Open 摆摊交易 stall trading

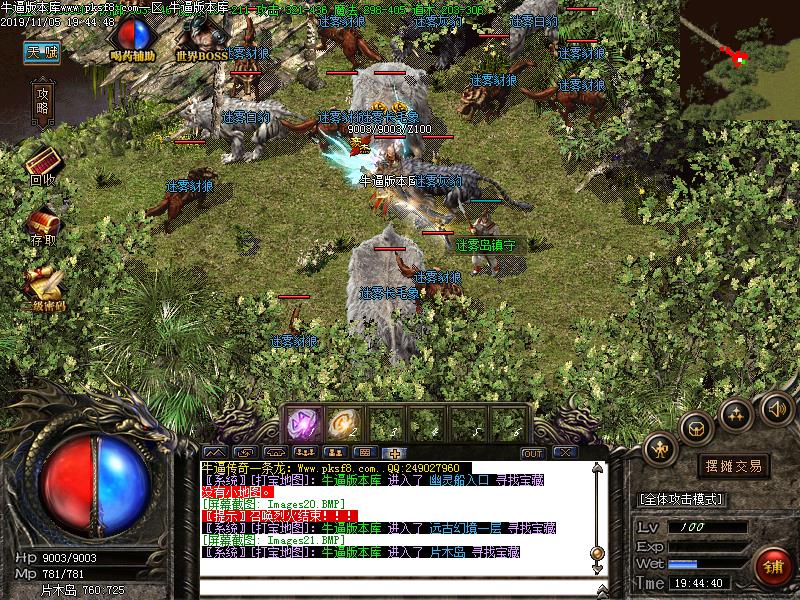(734, 466)
